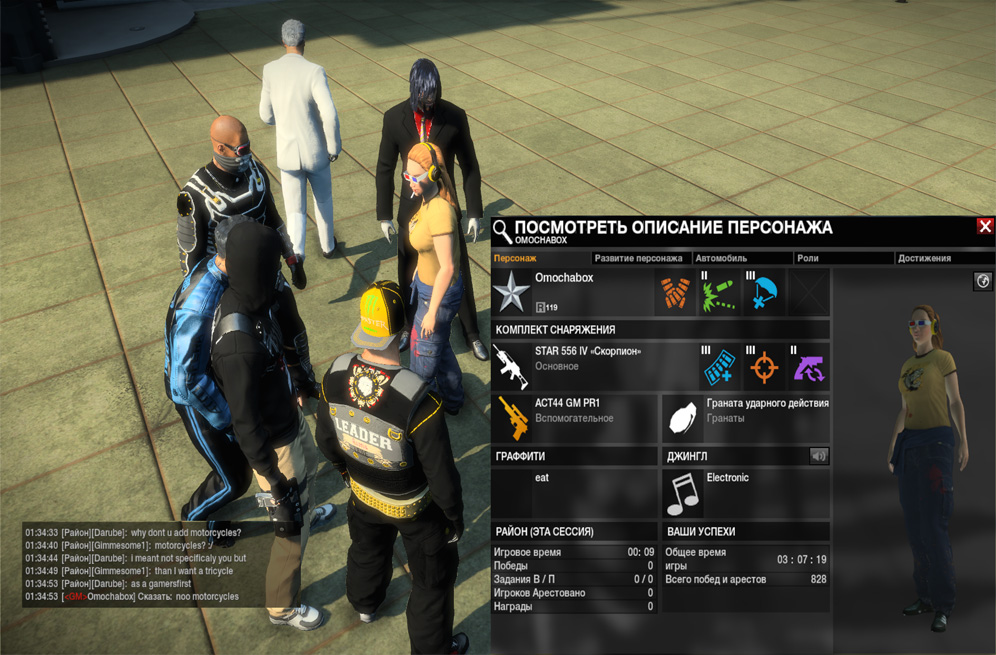
Task: Click the blue magazine weapon mod icon
Action: tap(720, 367)
